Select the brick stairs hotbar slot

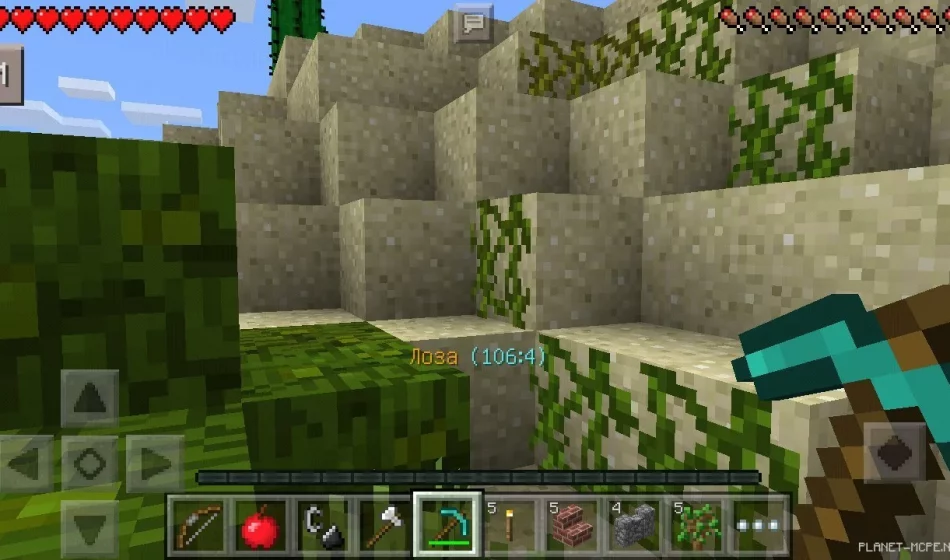(x=573, y=524)
